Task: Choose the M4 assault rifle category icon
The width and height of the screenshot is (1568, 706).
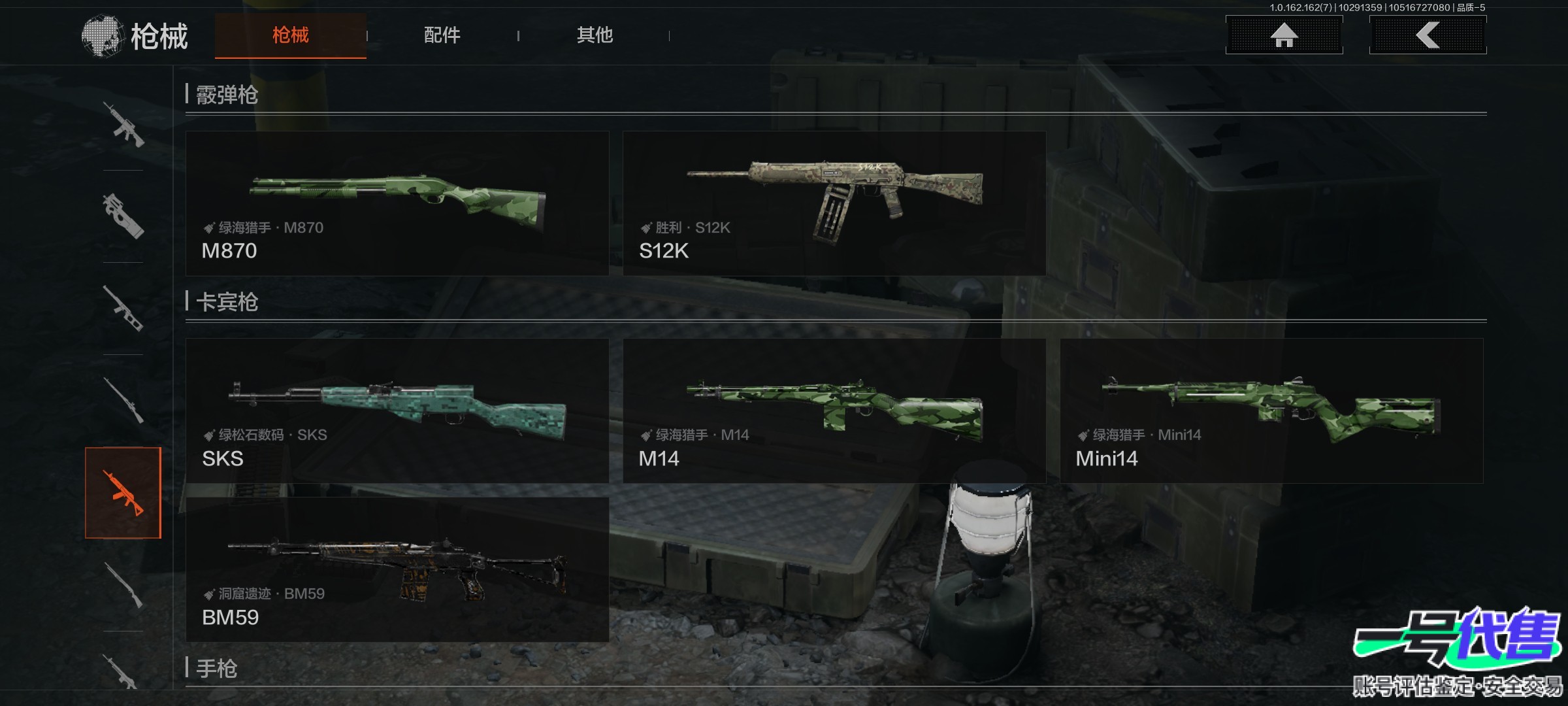Action: (x=123, y=124)
